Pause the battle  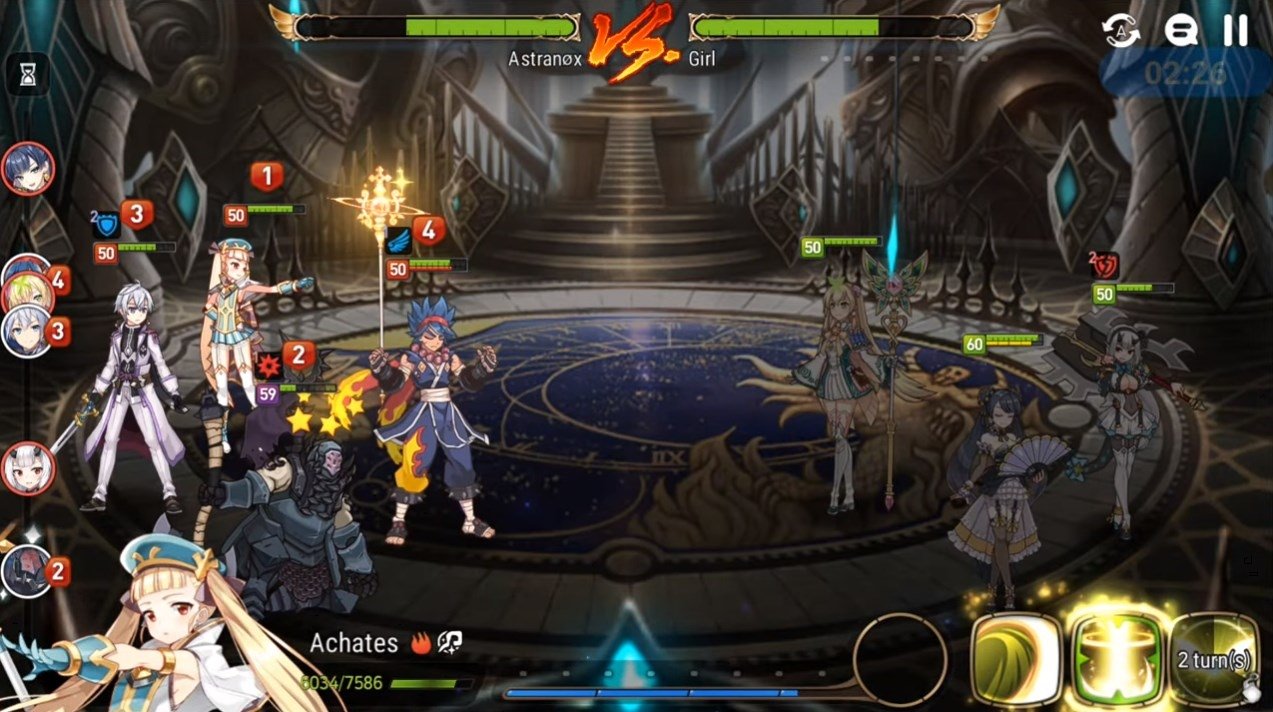click(1236, 30)
